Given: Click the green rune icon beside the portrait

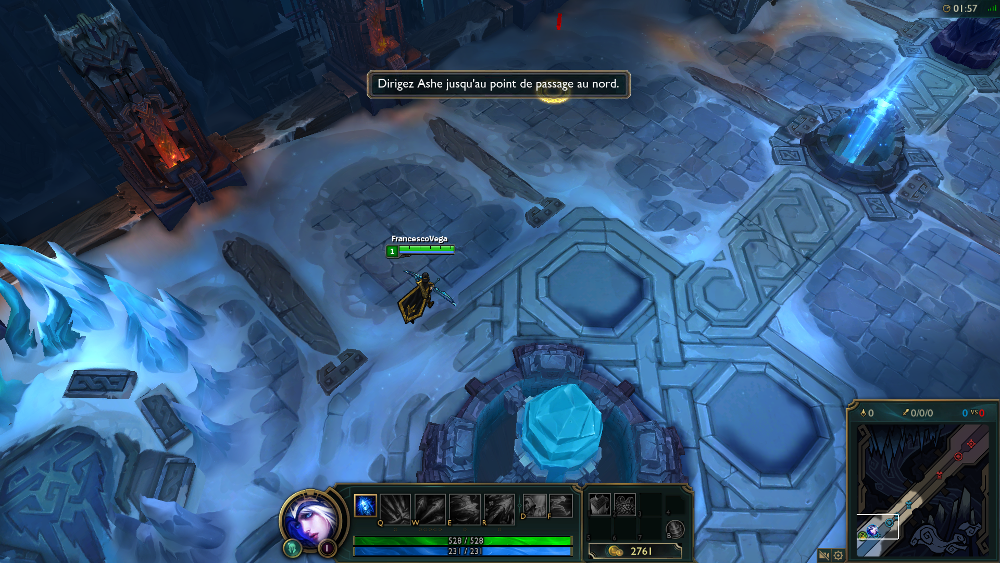Looking at the screenshot, I should click(x=293, y=547).
